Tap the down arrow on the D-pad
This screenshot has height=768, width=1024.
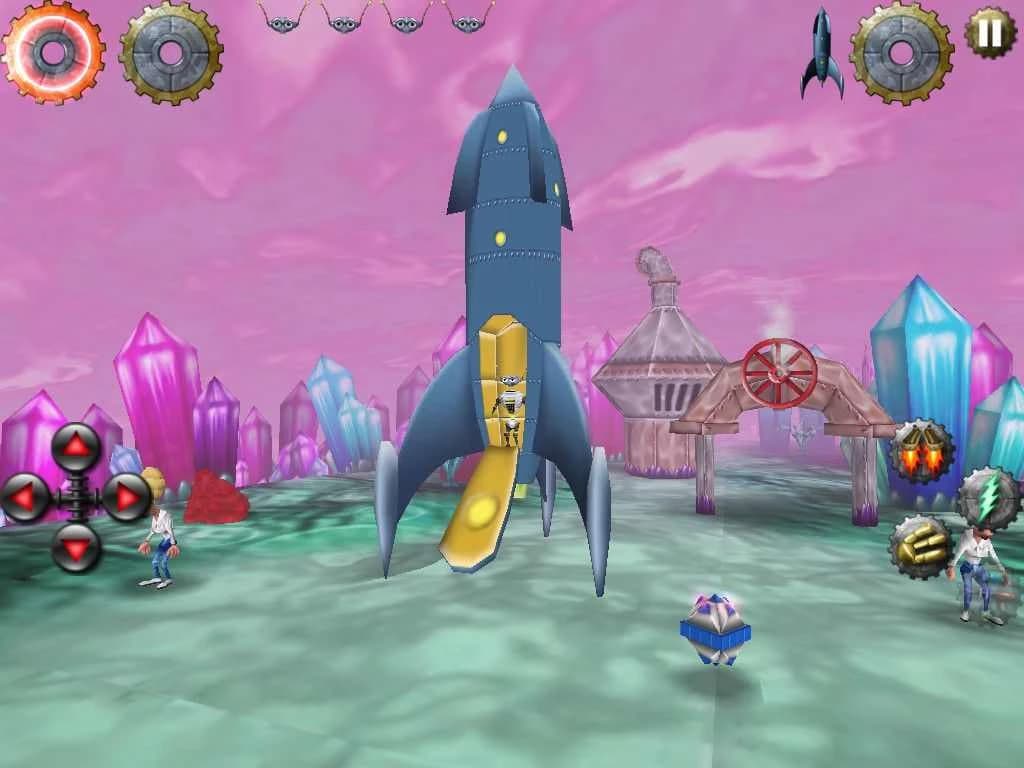click(x=77, y=546)
